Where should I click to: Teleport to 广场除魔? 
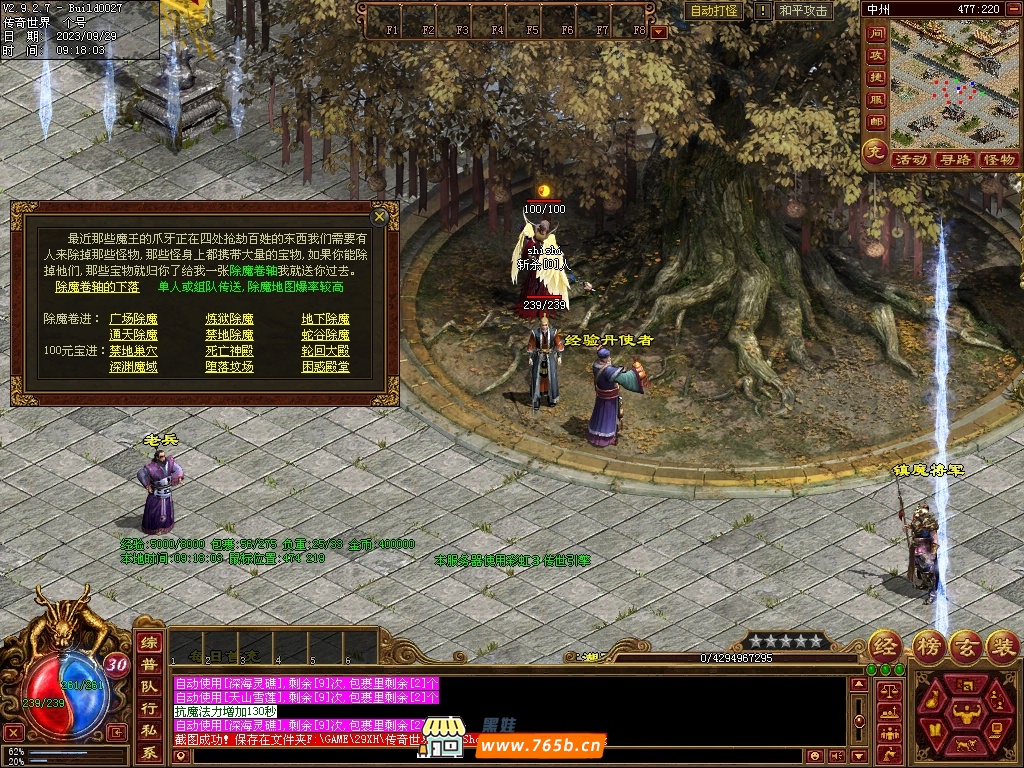pyautogui.click(x=133, y=319)
